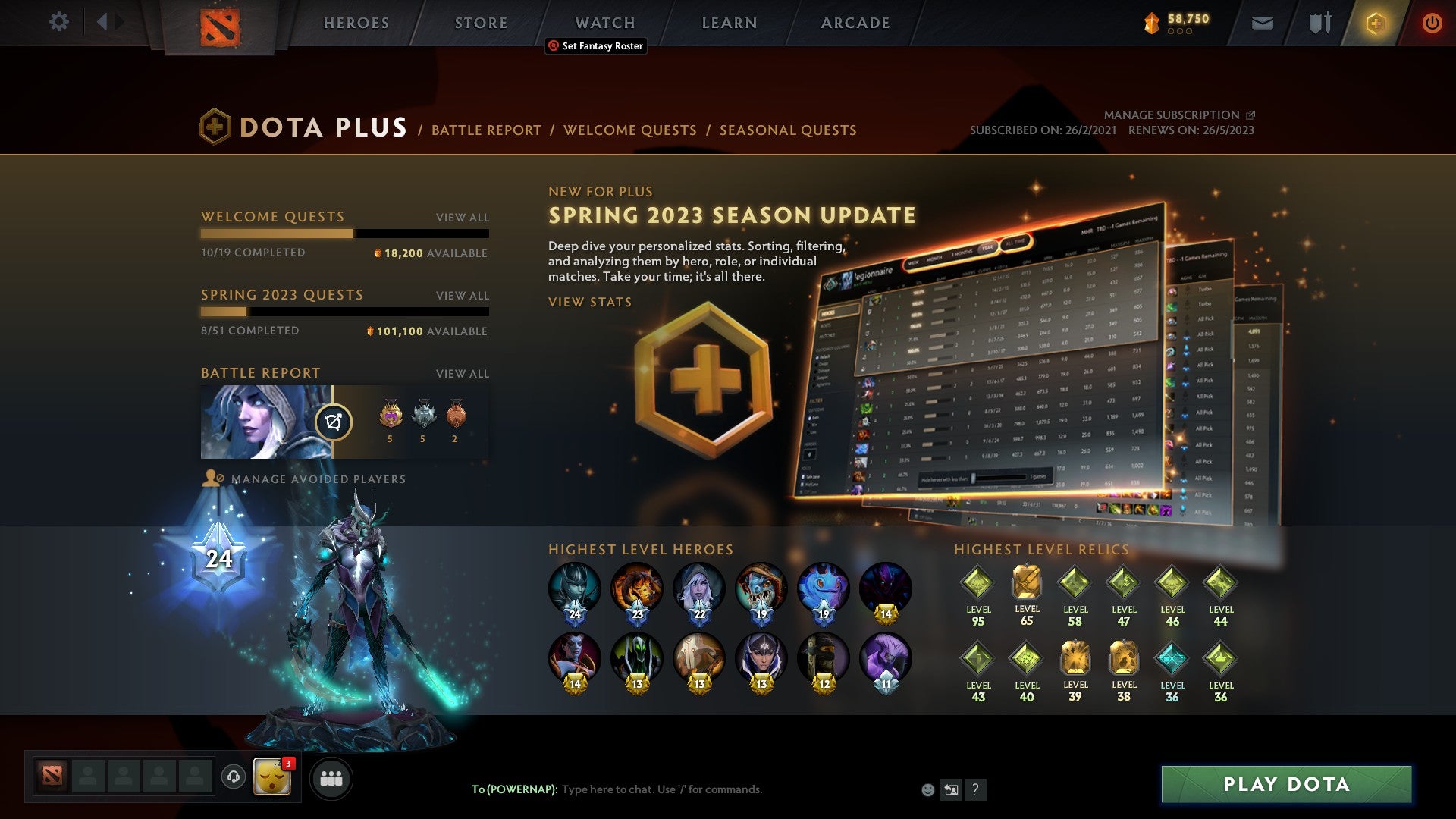
Task: Open the Heroes menu
Action: [x=356, y=22]
